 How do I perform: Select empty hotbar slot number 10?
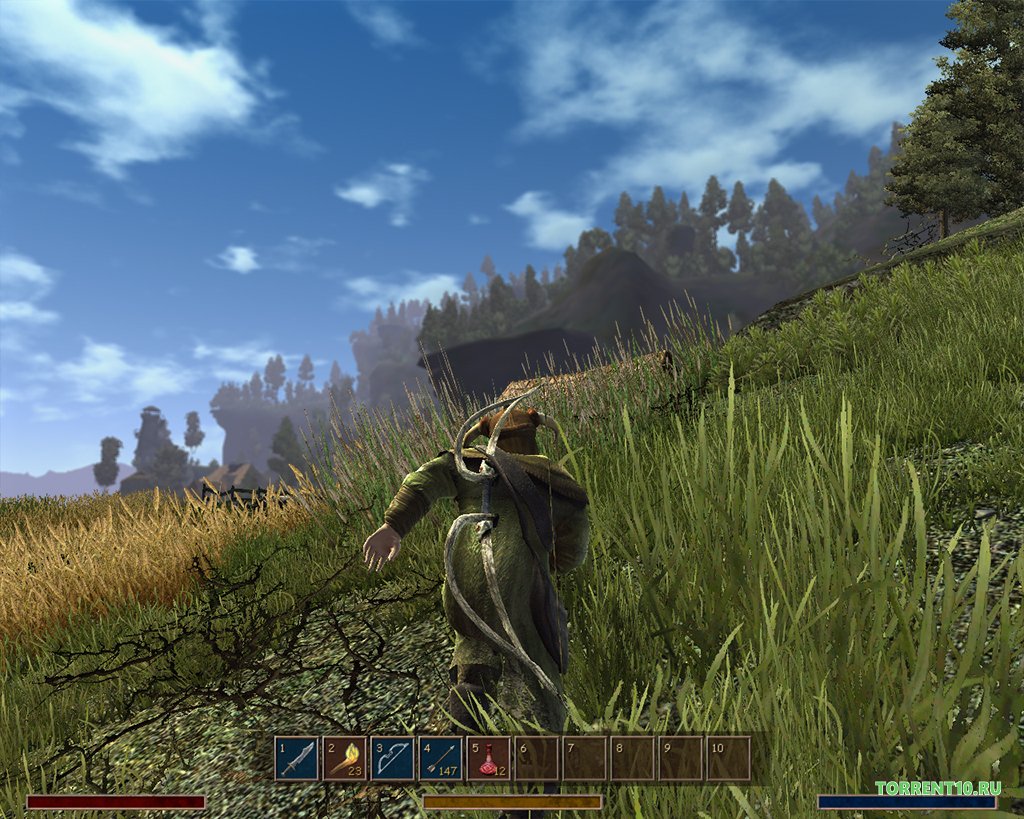(x=729, y=759)
